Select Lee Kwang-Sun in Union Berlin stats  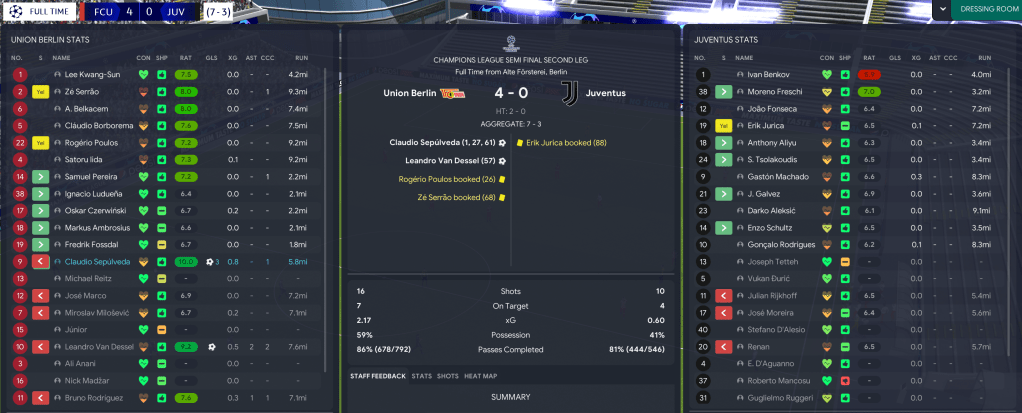tap(91, 75)
